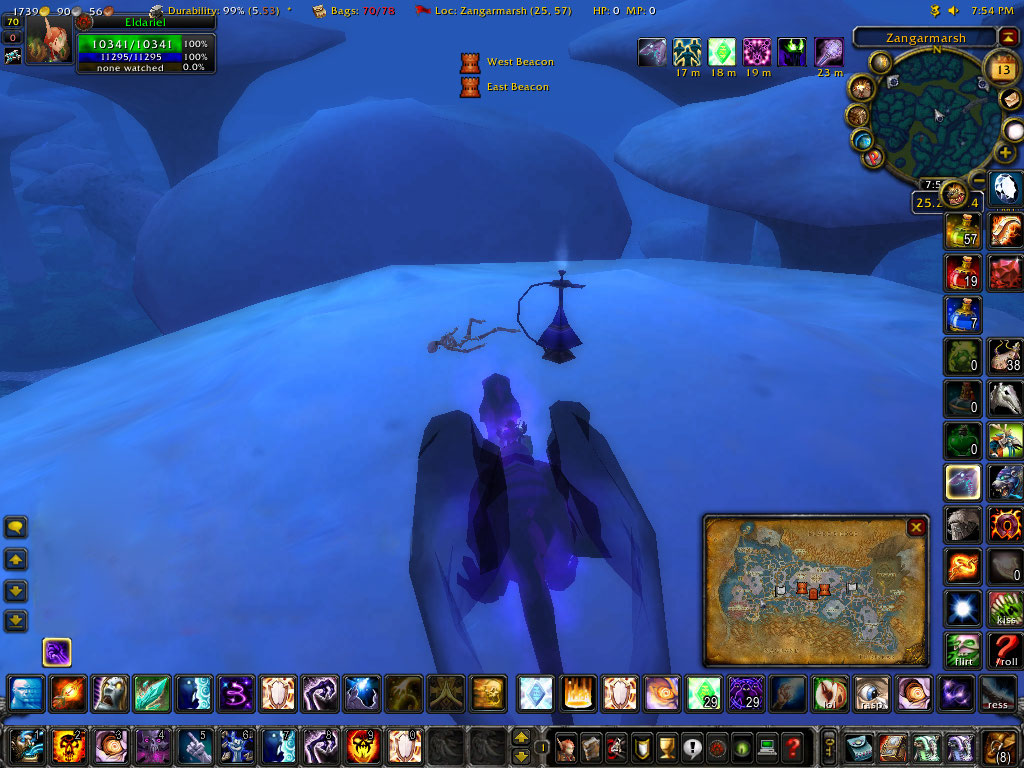Use the red healing potion stack of 19
This screenshot has width=1024, height=768.
[961, 273]
